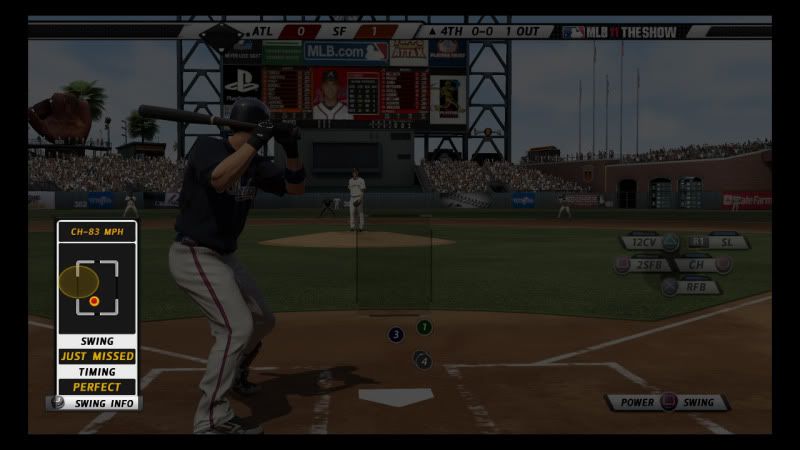Open the Swing Info panel label
This screenshot has height=450, width=800.
(x=95, y=403)
